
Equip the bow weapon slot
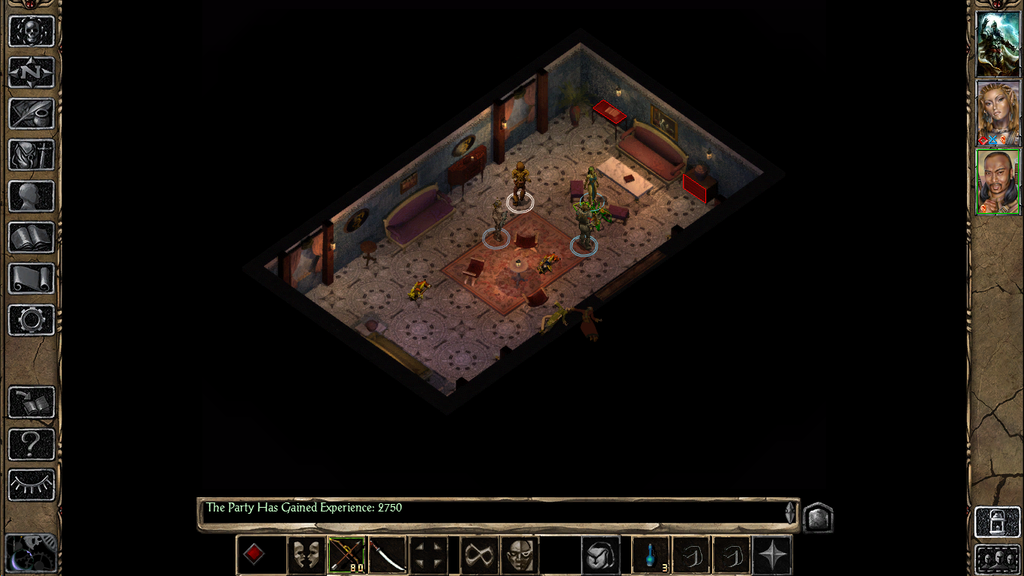click(347, 555)
